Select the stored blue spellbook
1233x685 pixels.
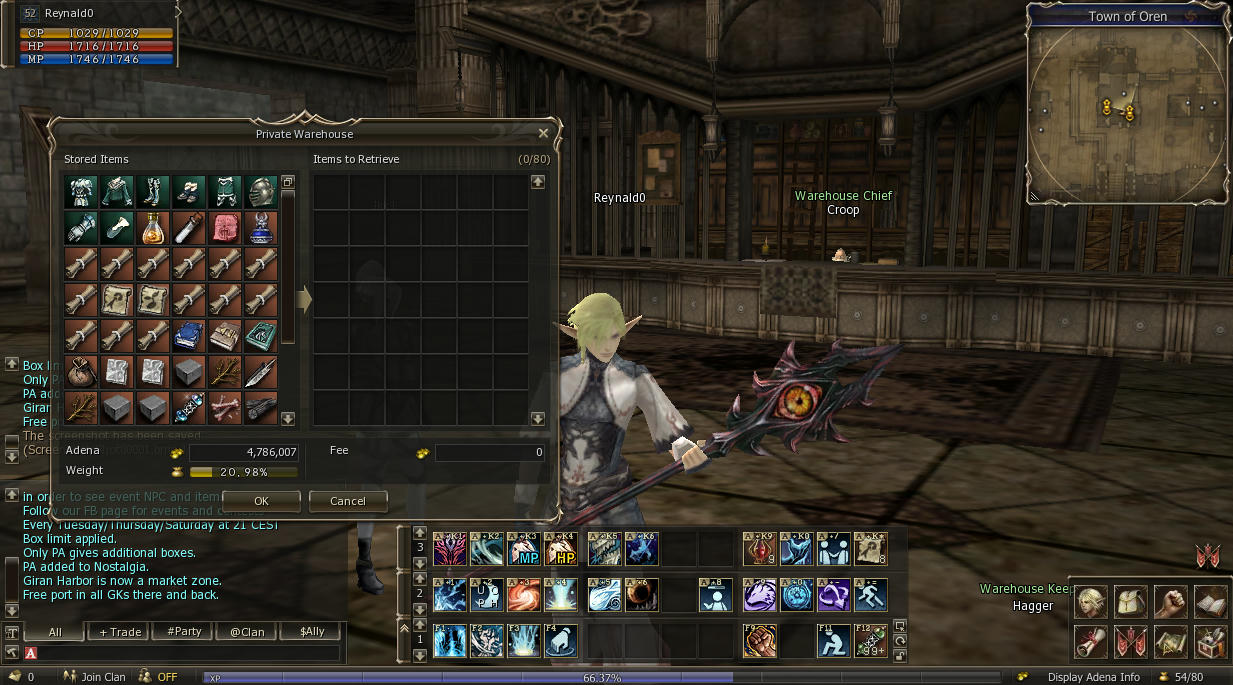(x=189, y=336)
